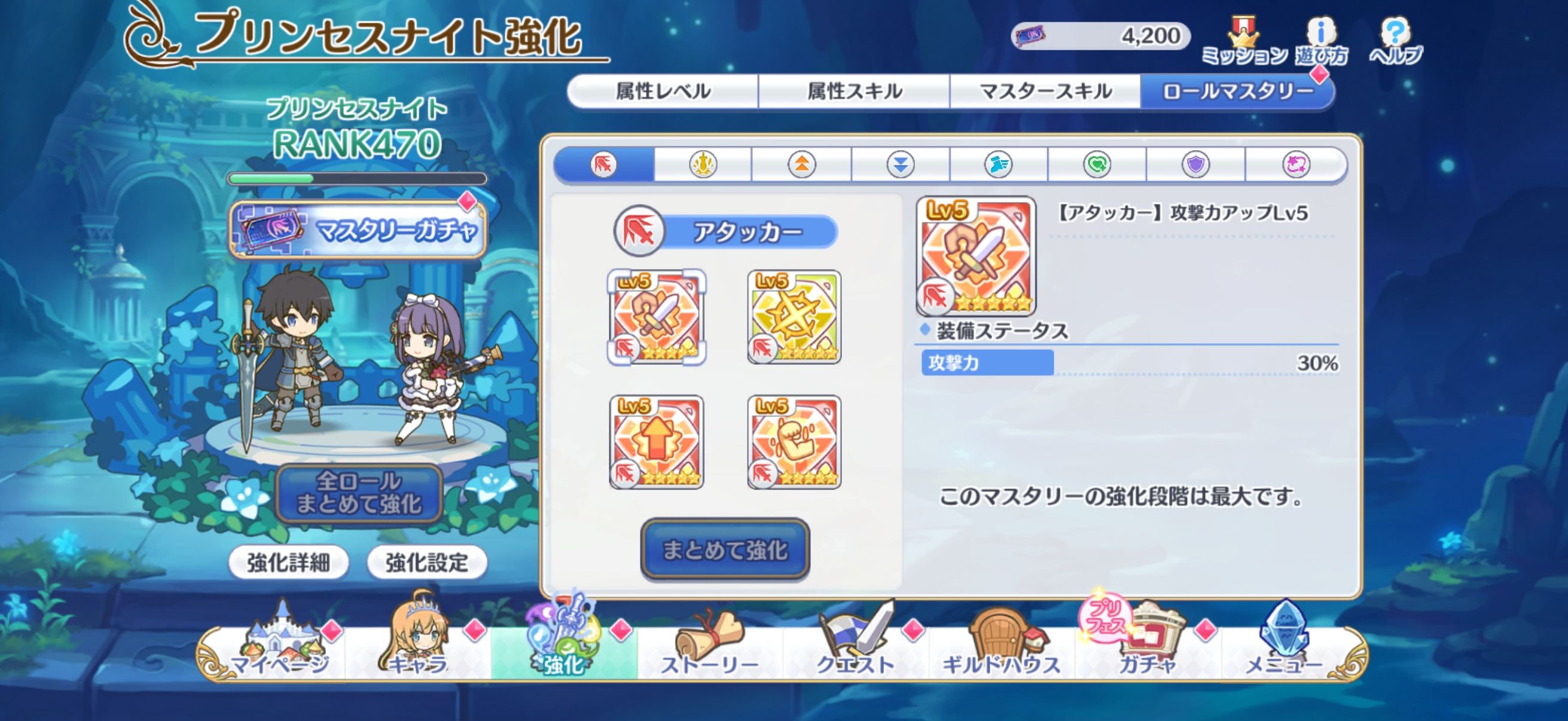Screen dimensions: 1568x721
Task: Open 強化詳細 details
Action: pos(288,562)
